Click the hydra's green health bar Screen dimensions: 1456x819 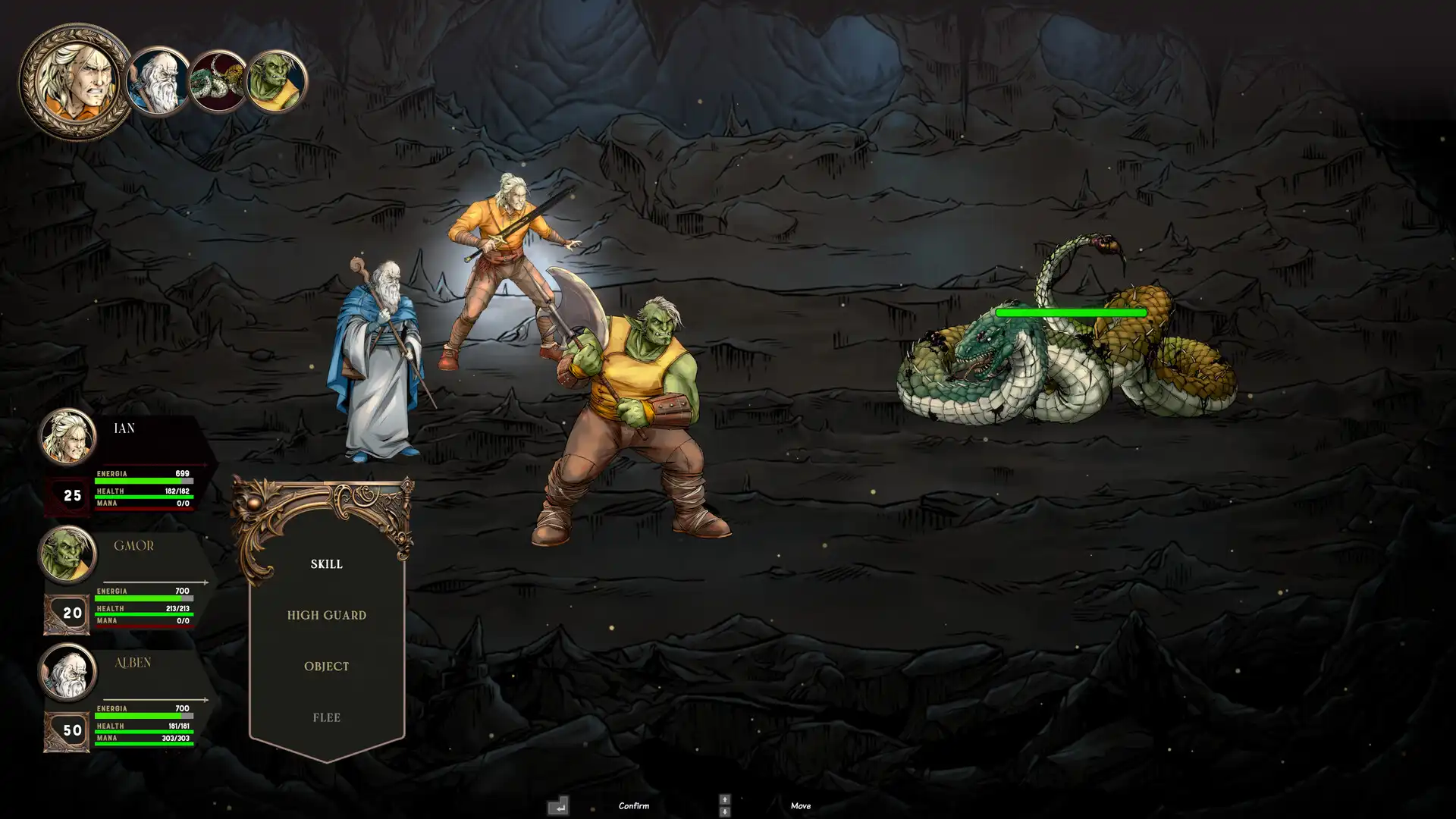pyautogui.click(x=1072, y=312)
